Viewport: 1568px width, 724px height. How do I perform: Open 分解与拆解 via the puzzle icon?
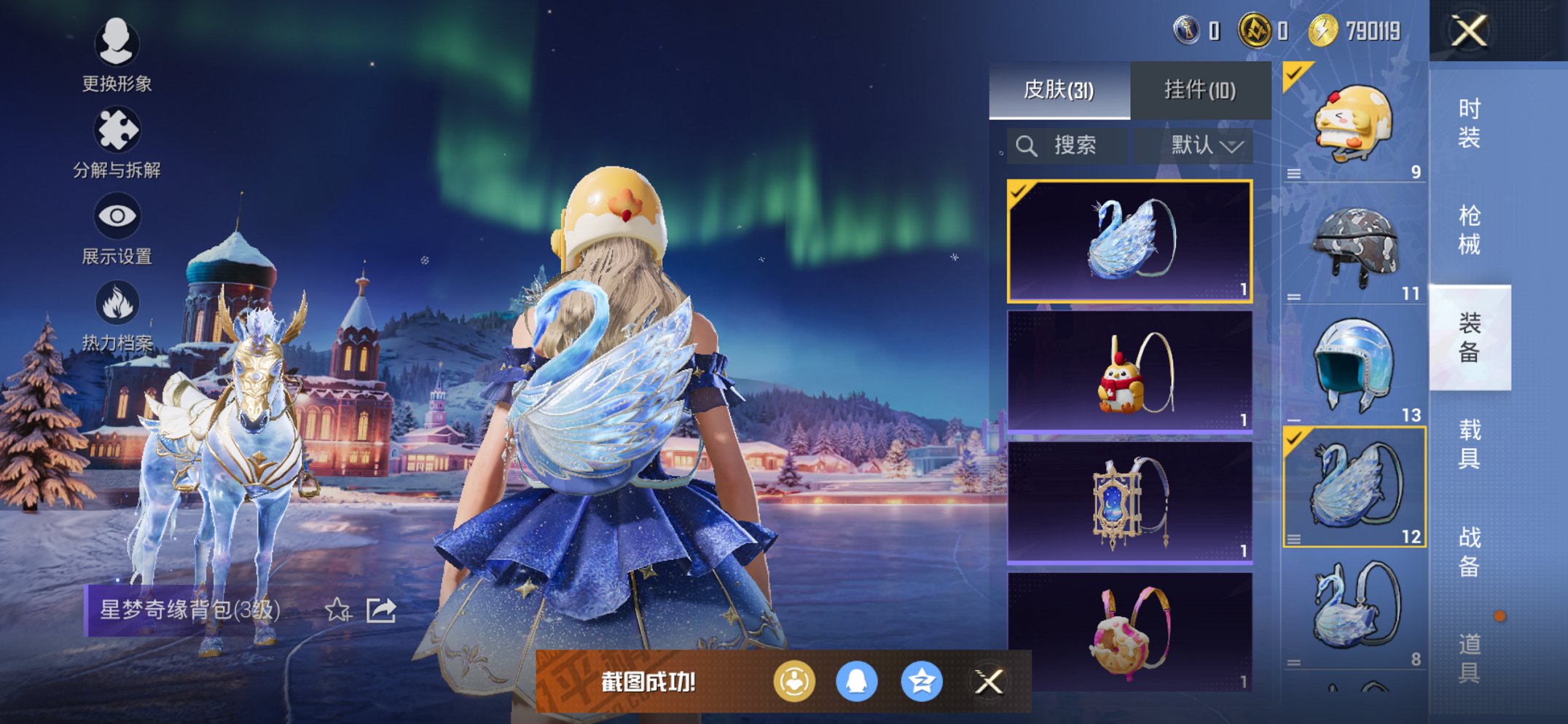[x=119, y=128]
